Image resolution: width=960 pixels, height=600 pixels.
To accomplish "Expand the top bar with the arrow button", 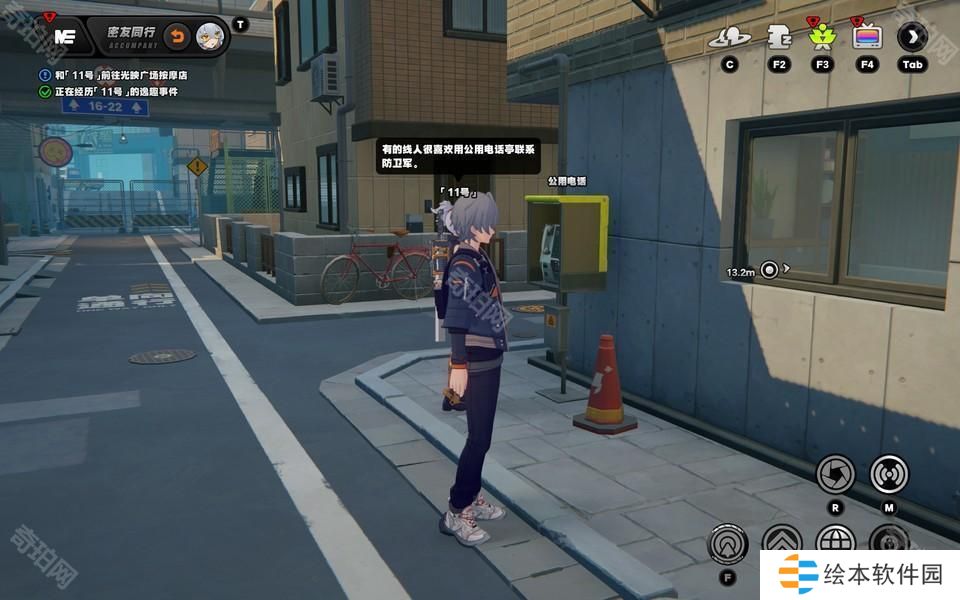I will [x=912, y=37].
